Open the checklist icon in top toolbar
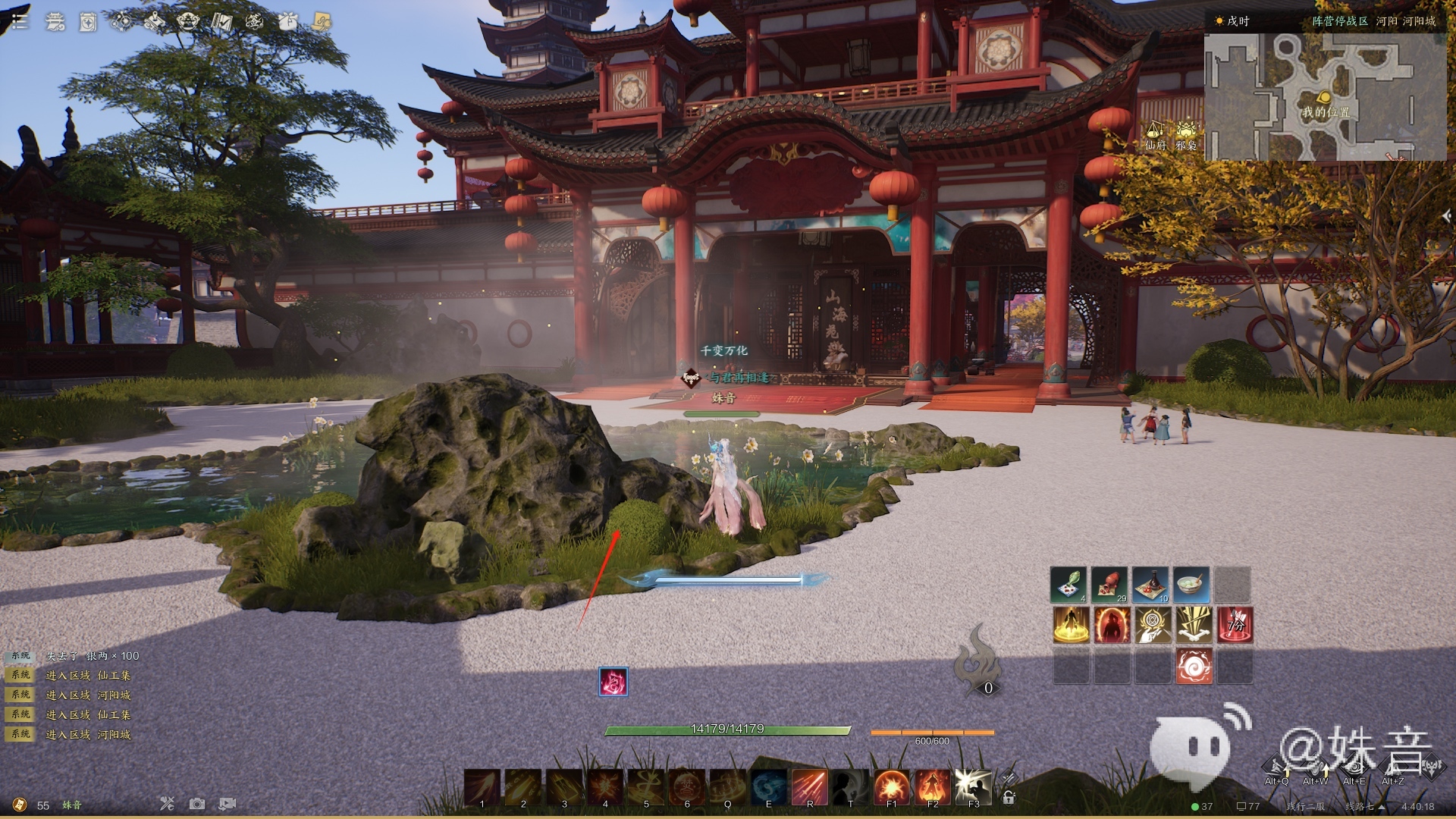This screenshot has height=819, width=1456. (x=221, y=21)
